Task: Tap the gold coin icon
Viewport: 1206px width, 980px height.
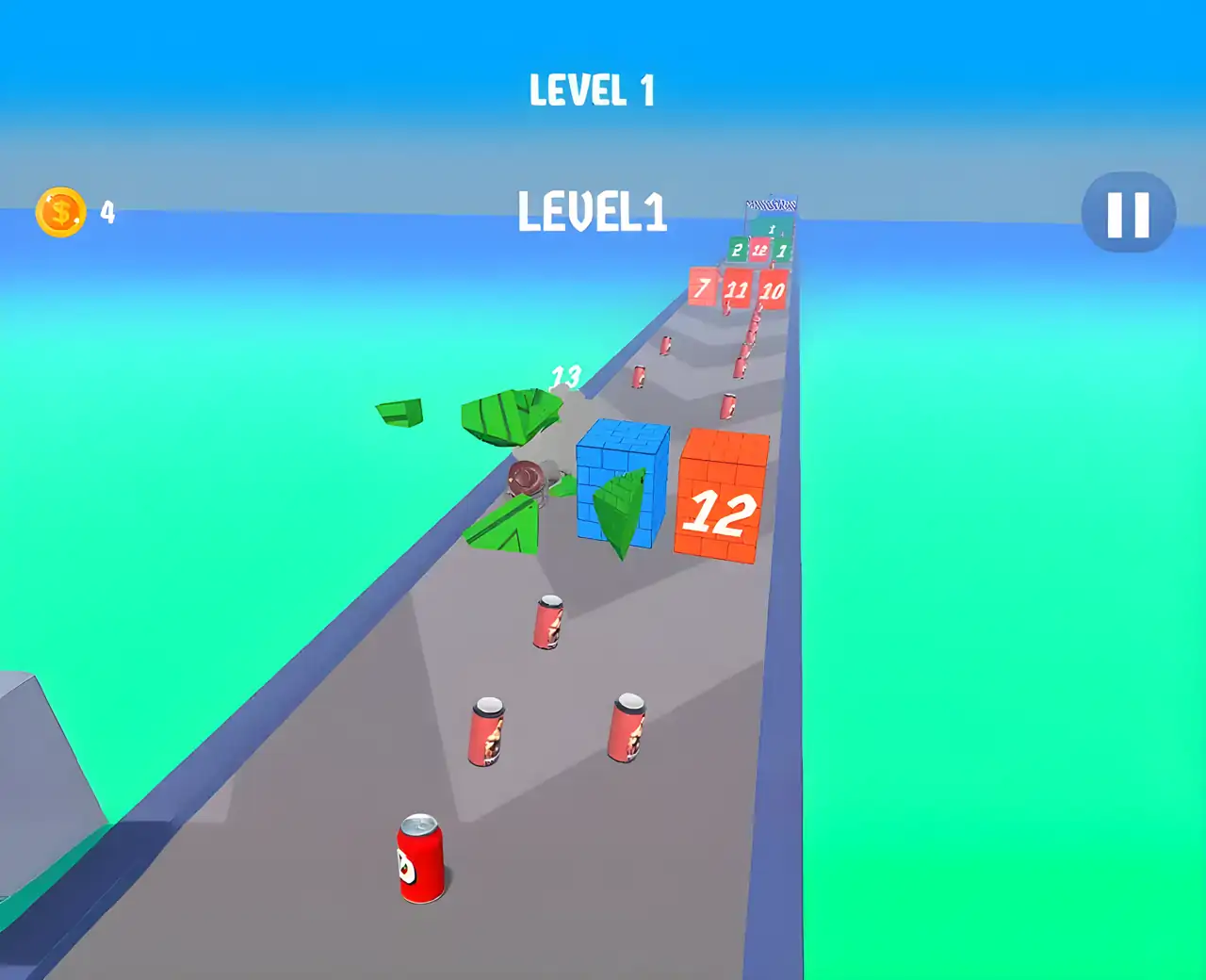Action: [x=61, y=212]
